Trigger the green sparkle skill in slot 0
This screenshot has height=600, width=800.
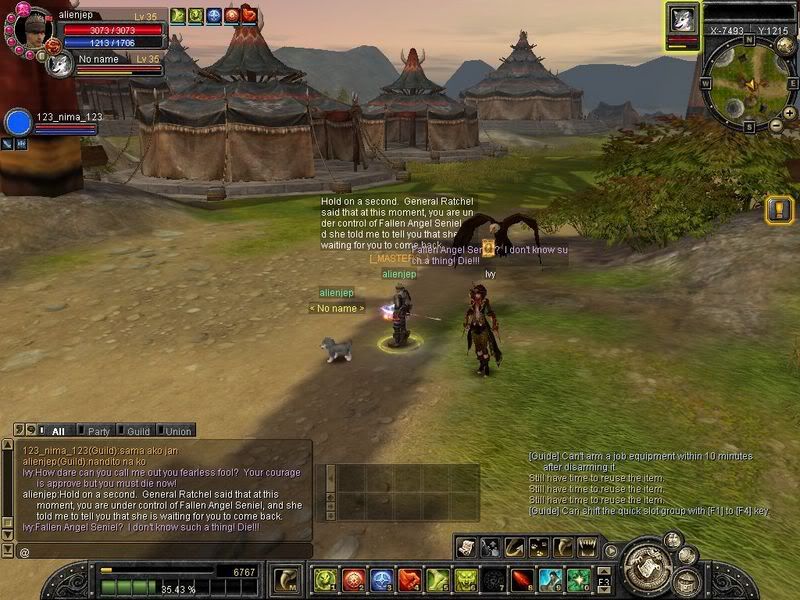(x=579, y=580)
